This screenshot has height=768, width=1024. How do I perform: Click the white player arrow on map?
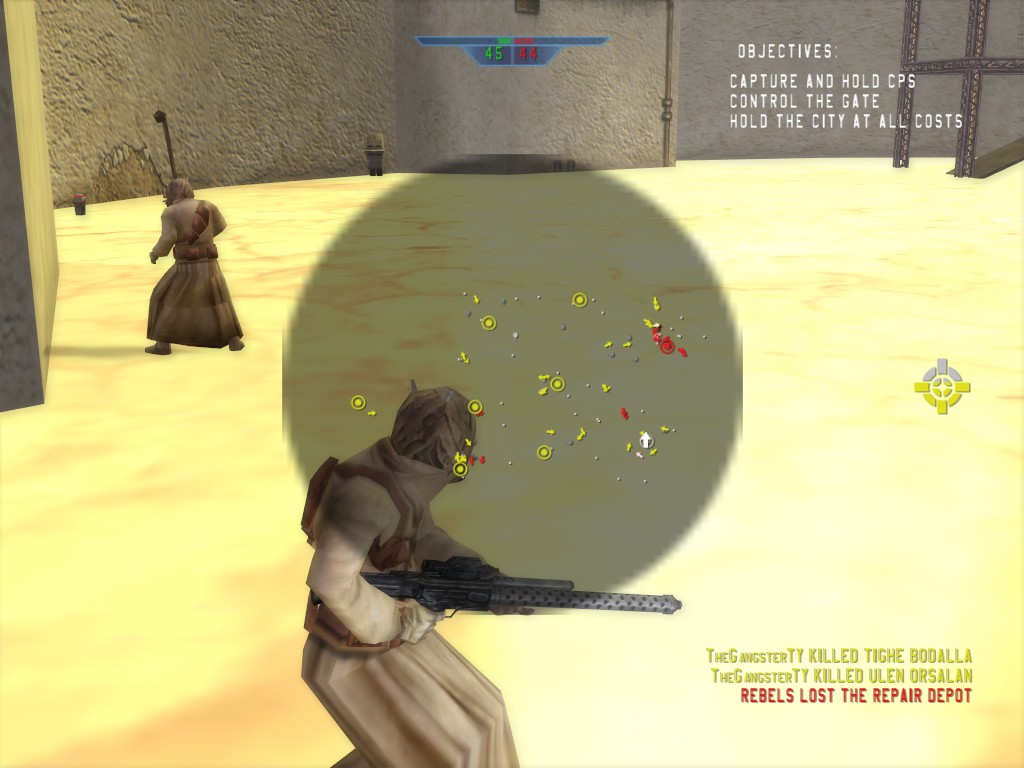pyautogui.click(x=646, y=438)
